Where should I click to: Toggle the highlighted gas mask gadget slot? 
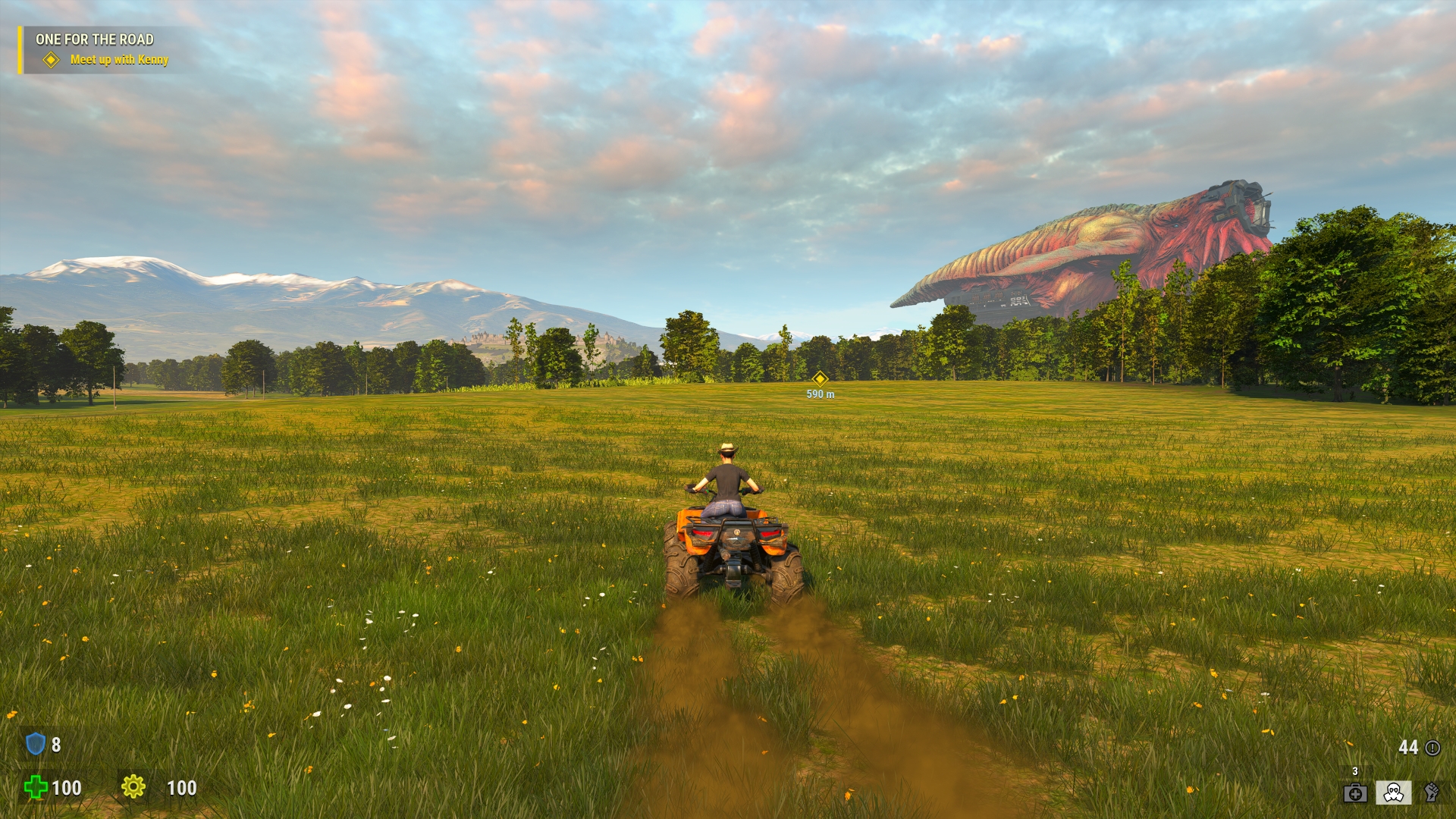(1394, 794)
